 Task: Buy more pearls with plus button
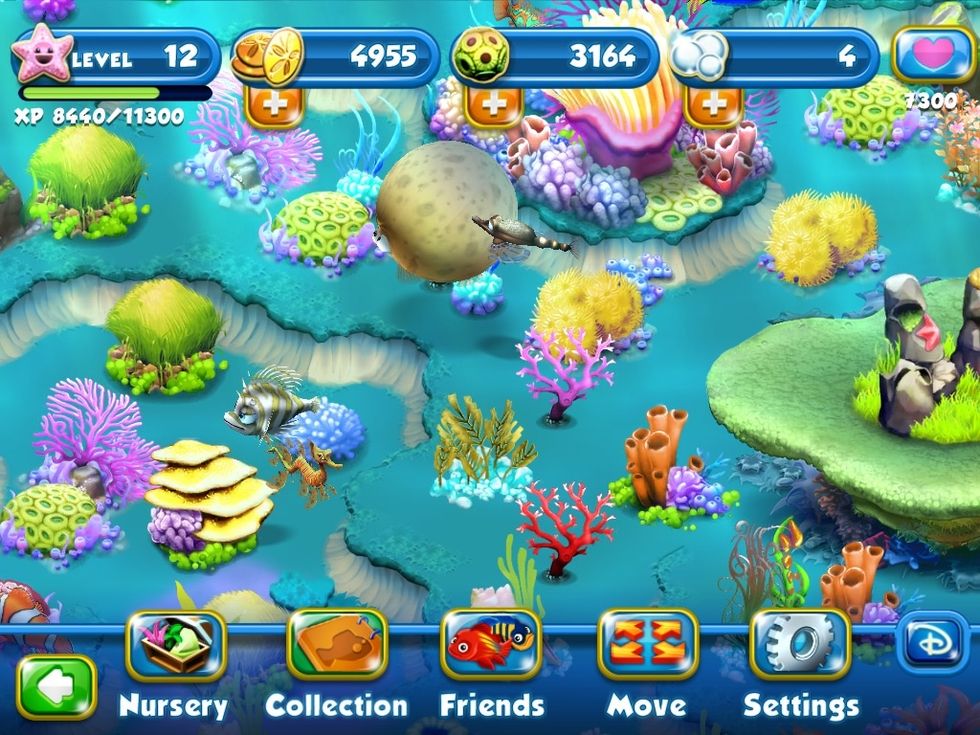[714, 106]
